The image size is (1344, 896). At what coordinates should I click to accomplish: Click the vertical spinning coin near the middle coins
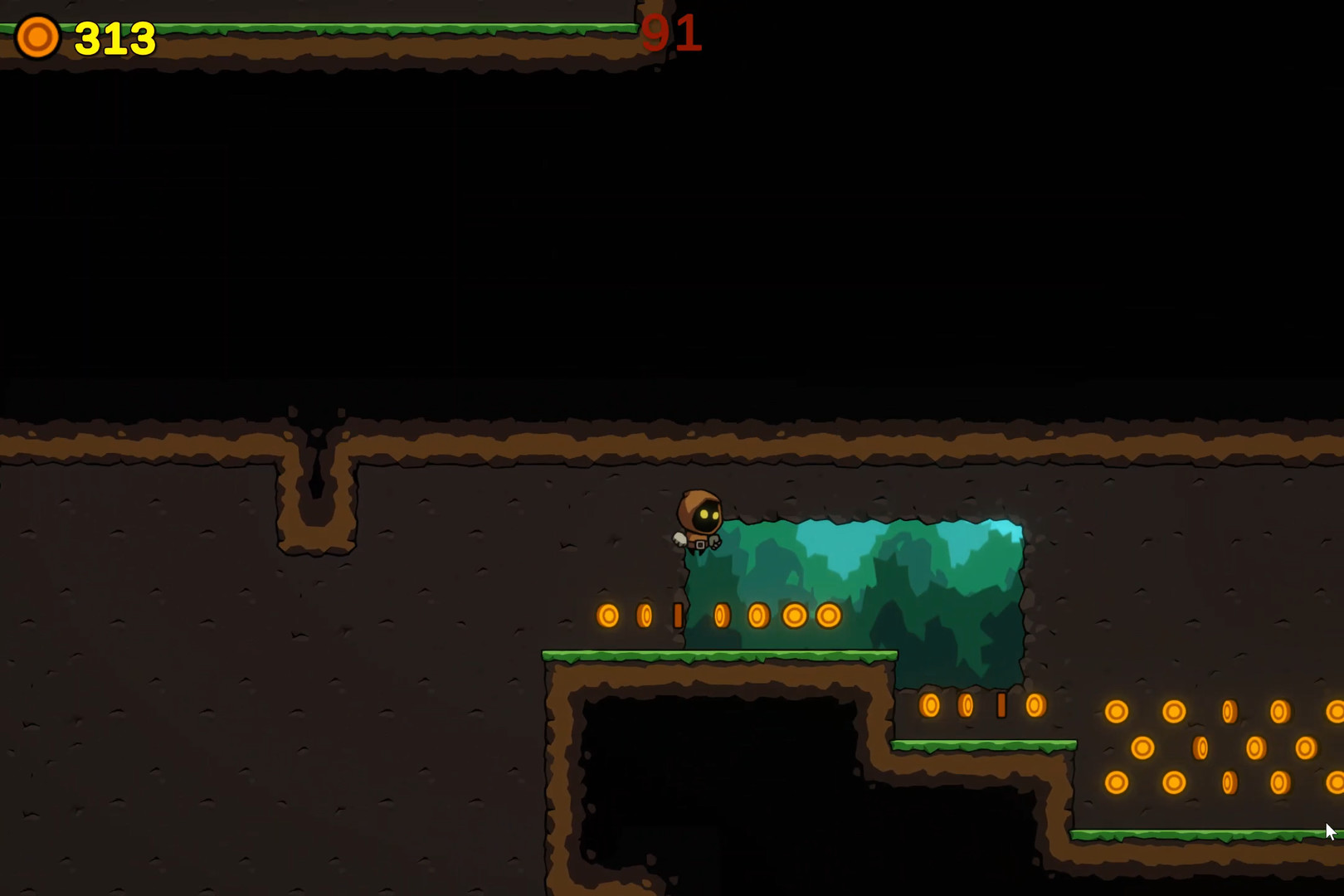click(x=680, y=614)
